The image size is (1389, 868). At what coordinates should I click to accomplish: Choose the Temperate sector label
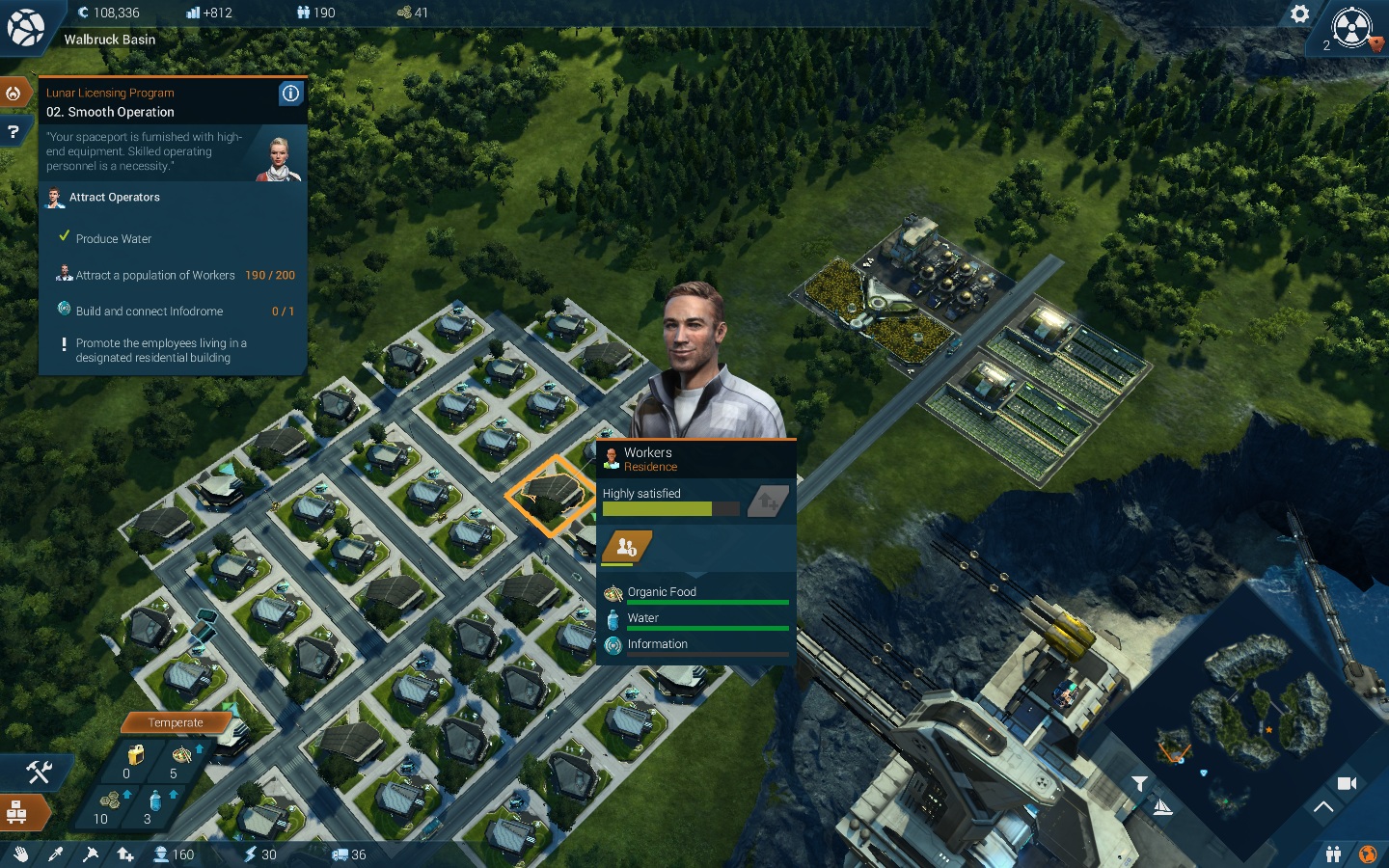[176, 722]
